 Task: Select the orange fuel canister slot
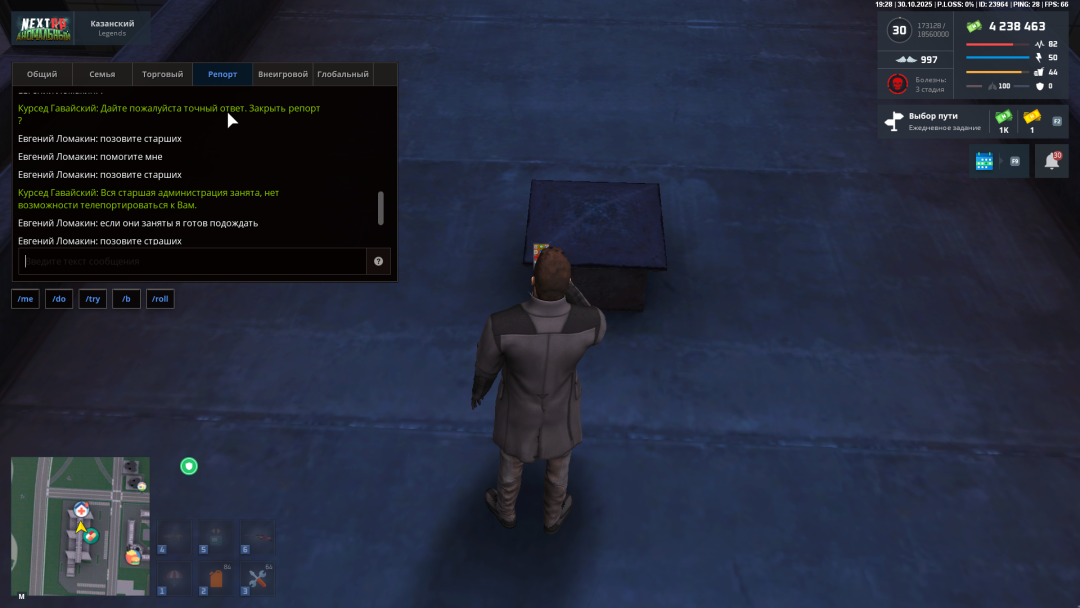point(215,578)
